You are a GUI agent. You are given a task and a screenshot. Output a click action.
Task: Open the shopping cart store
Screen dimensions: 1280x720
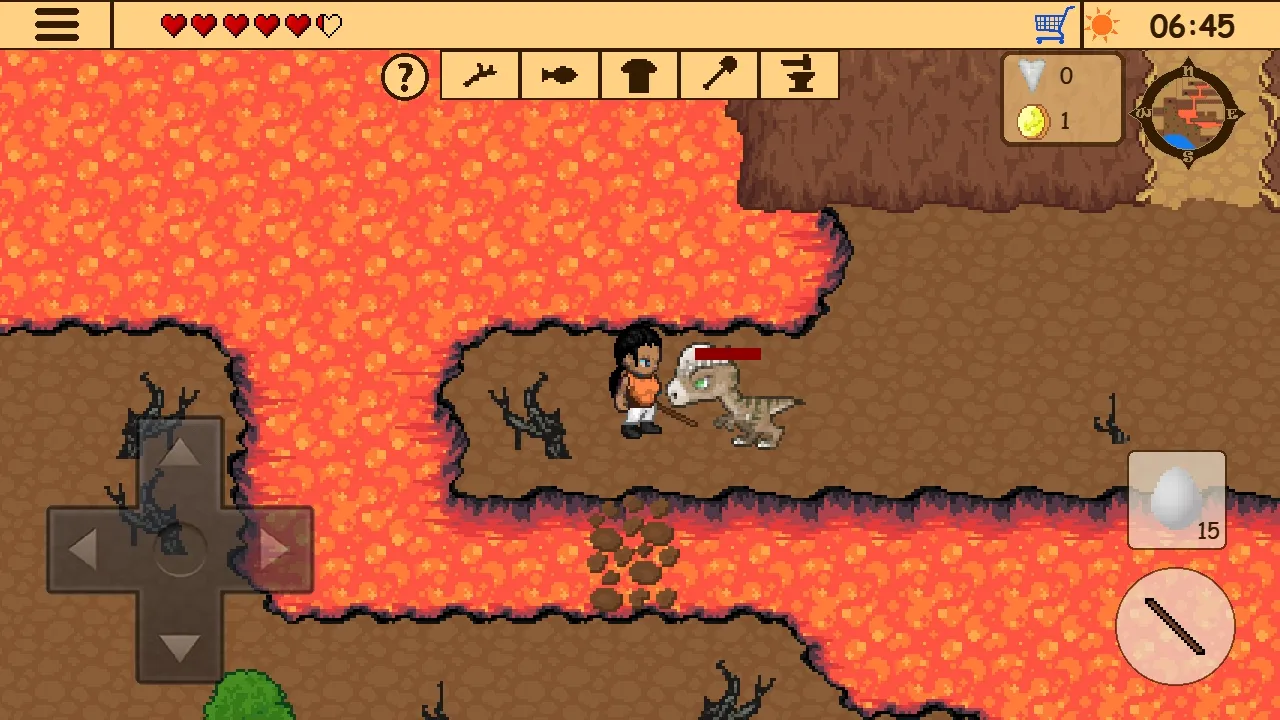click(x=1054, y=22)
